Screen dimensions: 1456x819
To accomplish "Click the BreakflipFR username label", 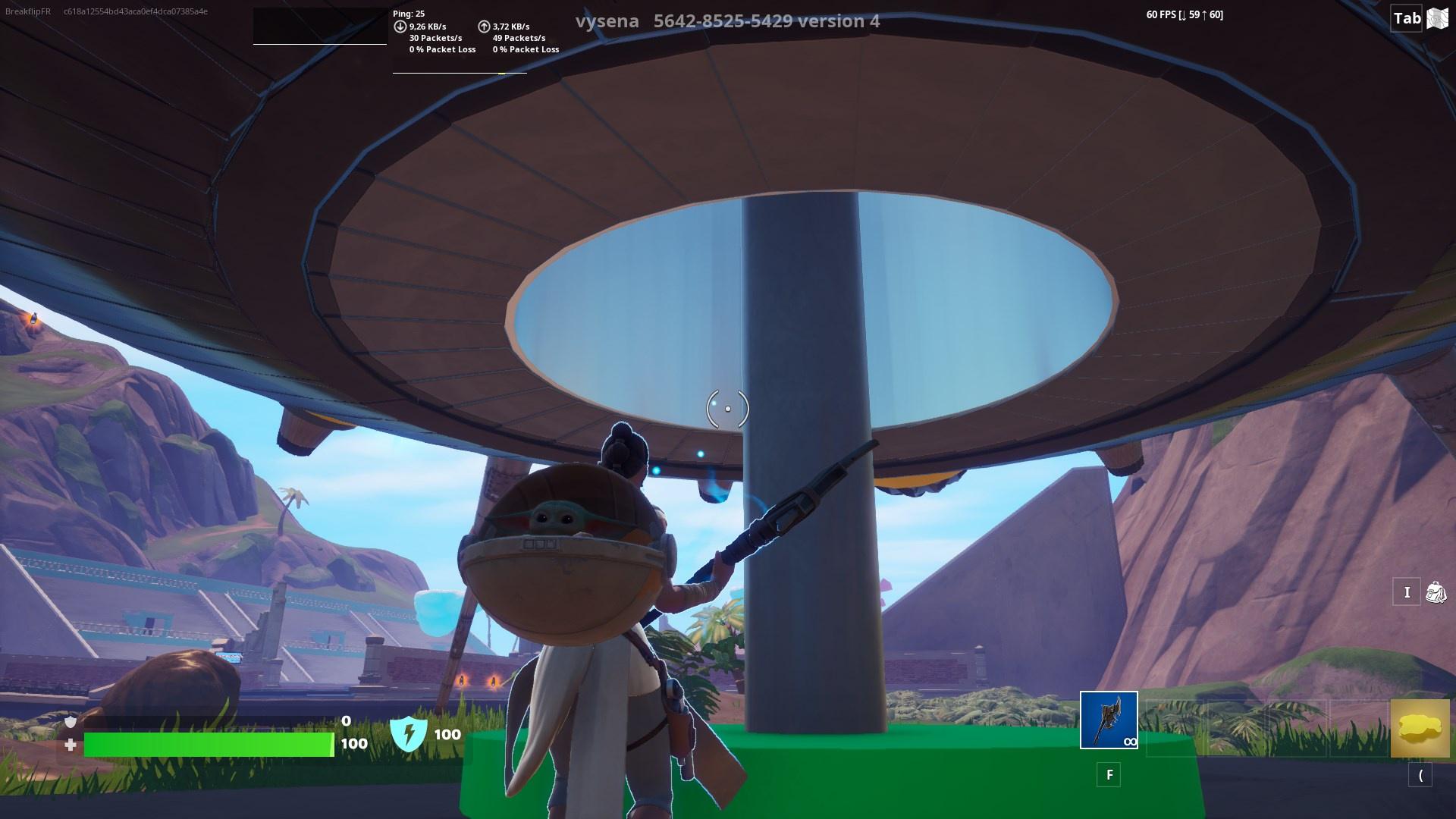I will tap(27, 12).
